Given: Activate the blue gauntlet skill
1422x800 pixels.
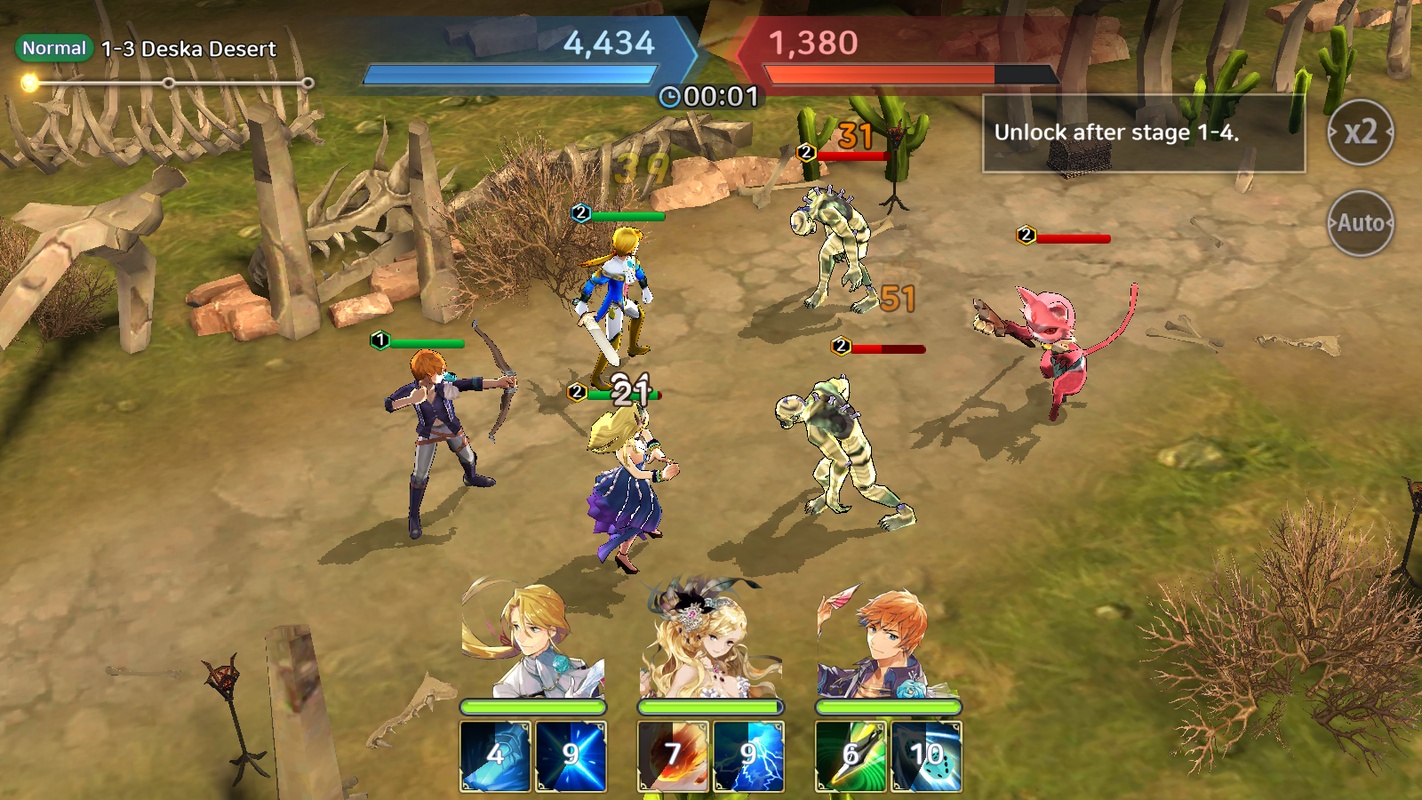Looking at the screenshot, I should click(495, 756).
